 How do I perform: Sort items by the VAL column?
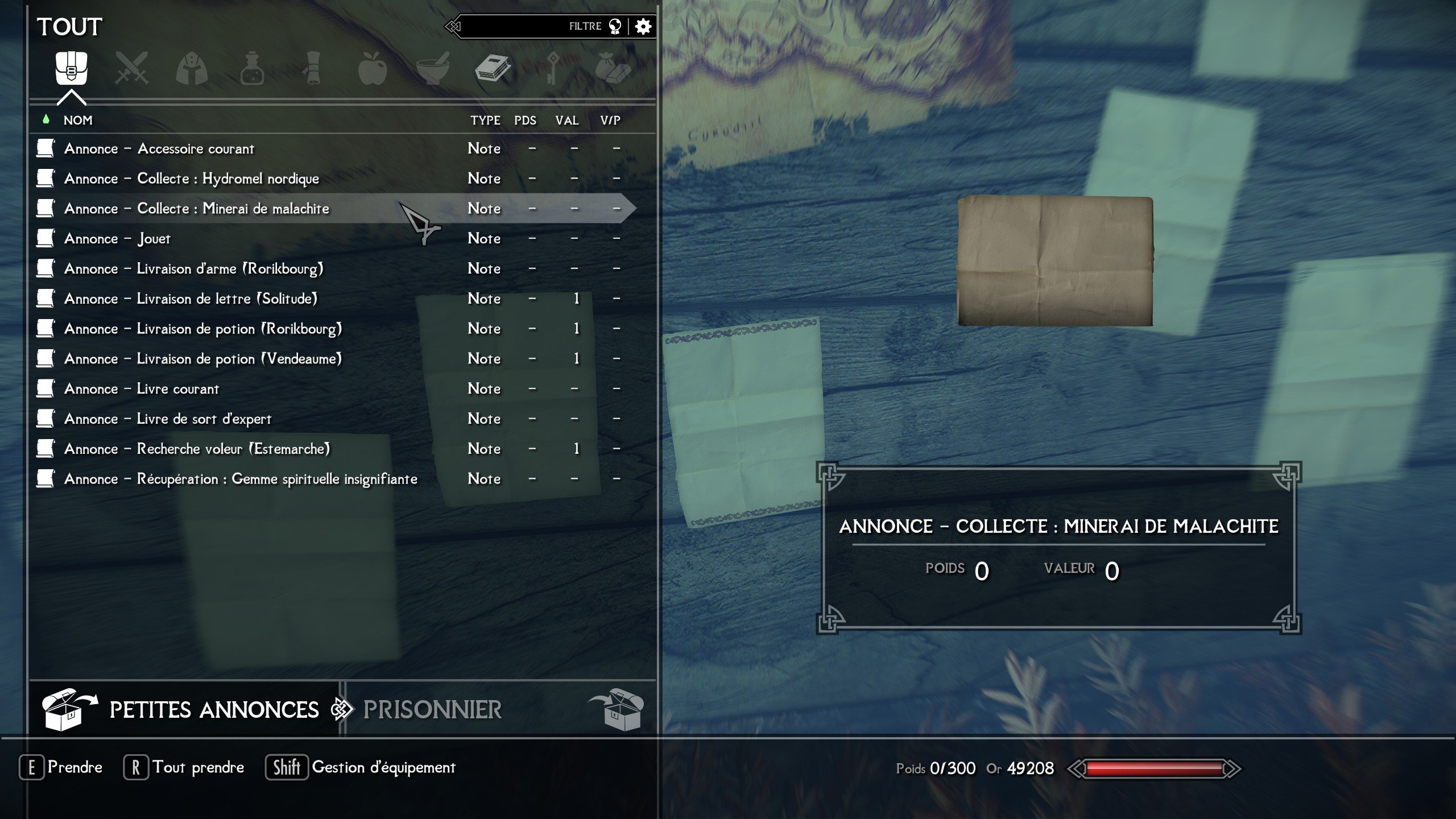tap(566, 121)
